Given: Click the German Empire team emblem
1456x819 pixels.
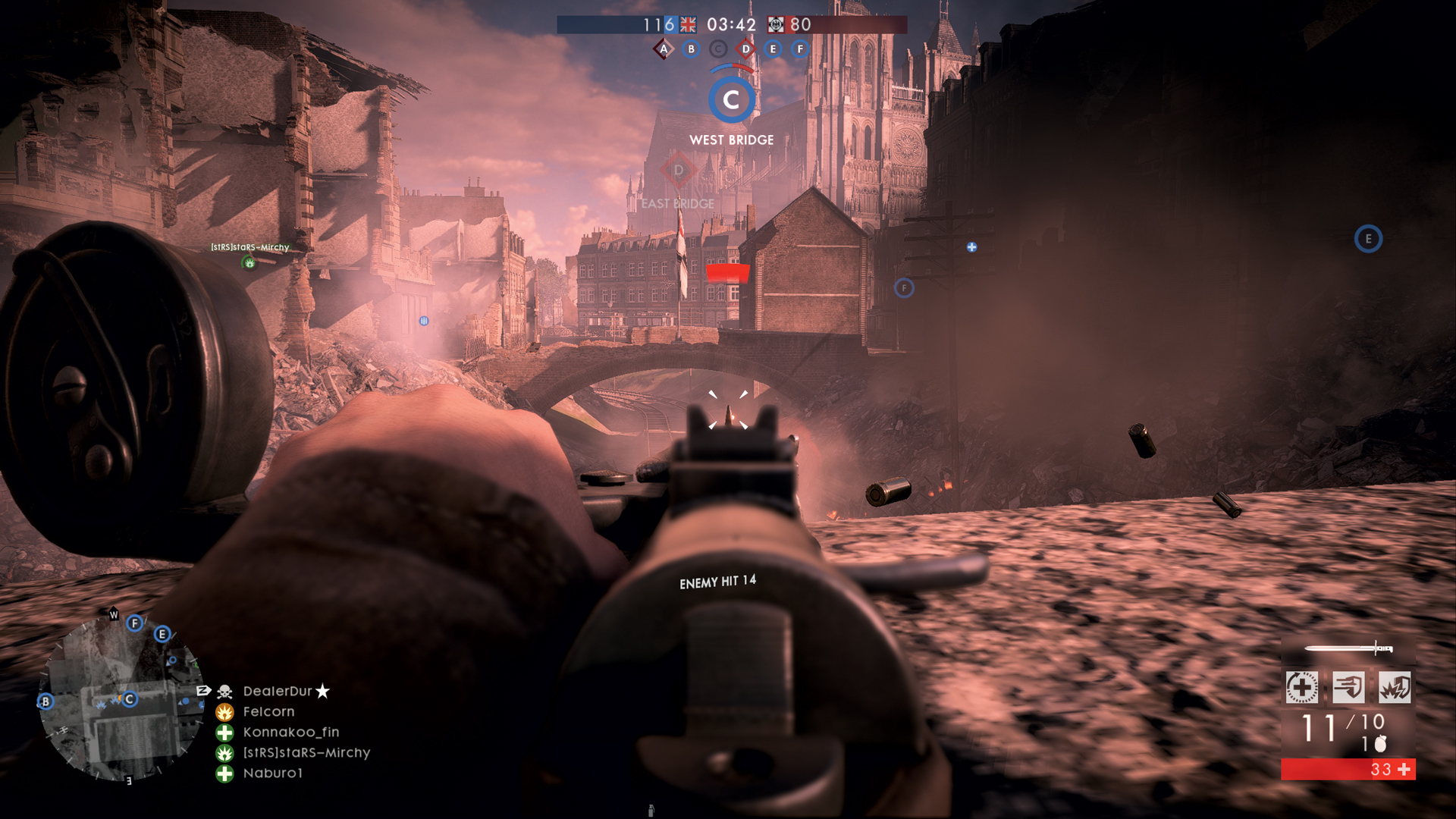Looking at the screenshot, I should click(x=776, y=25).
